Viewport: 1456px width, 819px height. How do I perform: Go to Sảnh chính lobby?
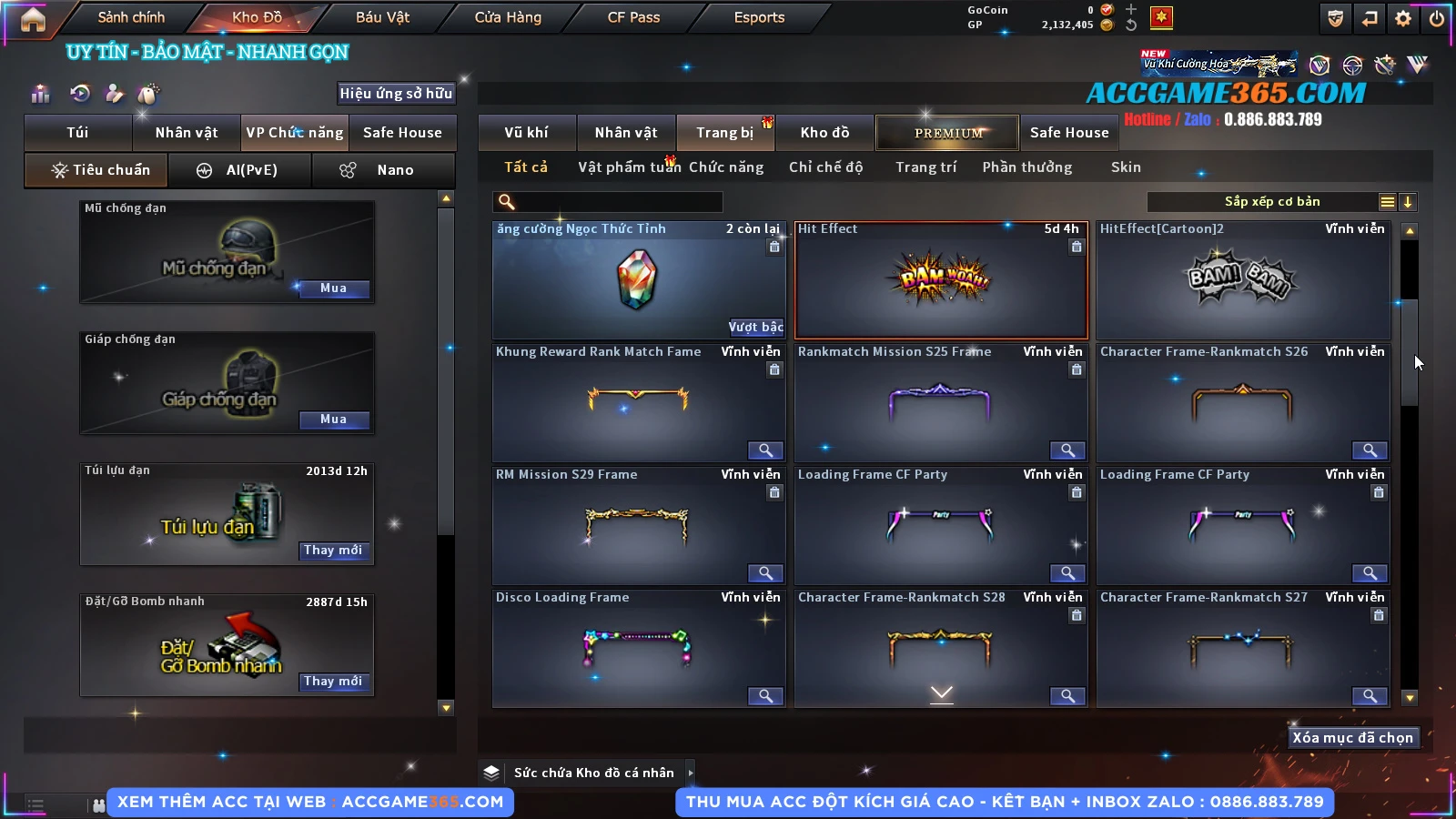tap(131, 17)
